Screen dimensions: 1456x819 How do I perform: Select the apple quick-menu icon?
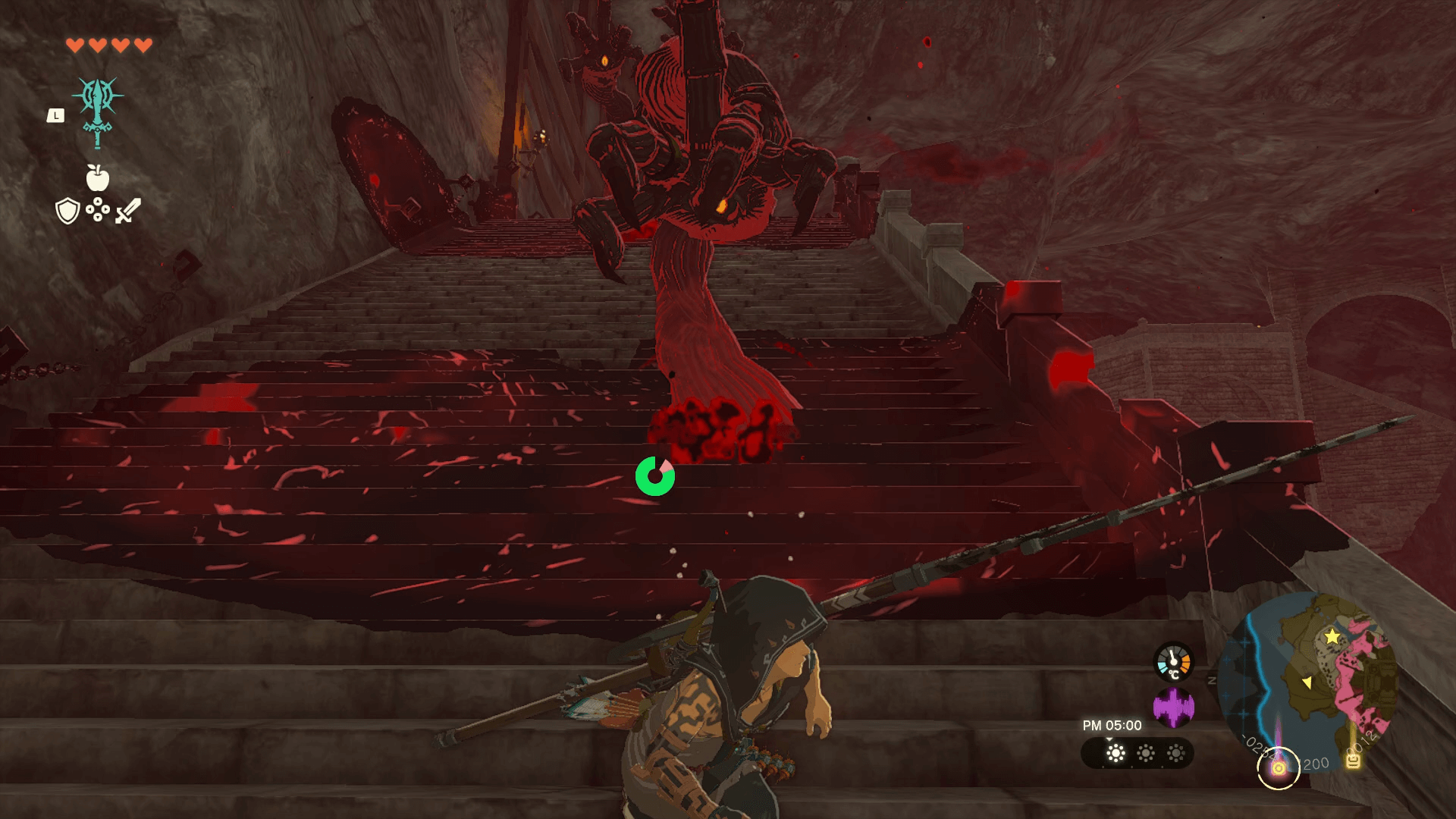[x=98, y=178]
